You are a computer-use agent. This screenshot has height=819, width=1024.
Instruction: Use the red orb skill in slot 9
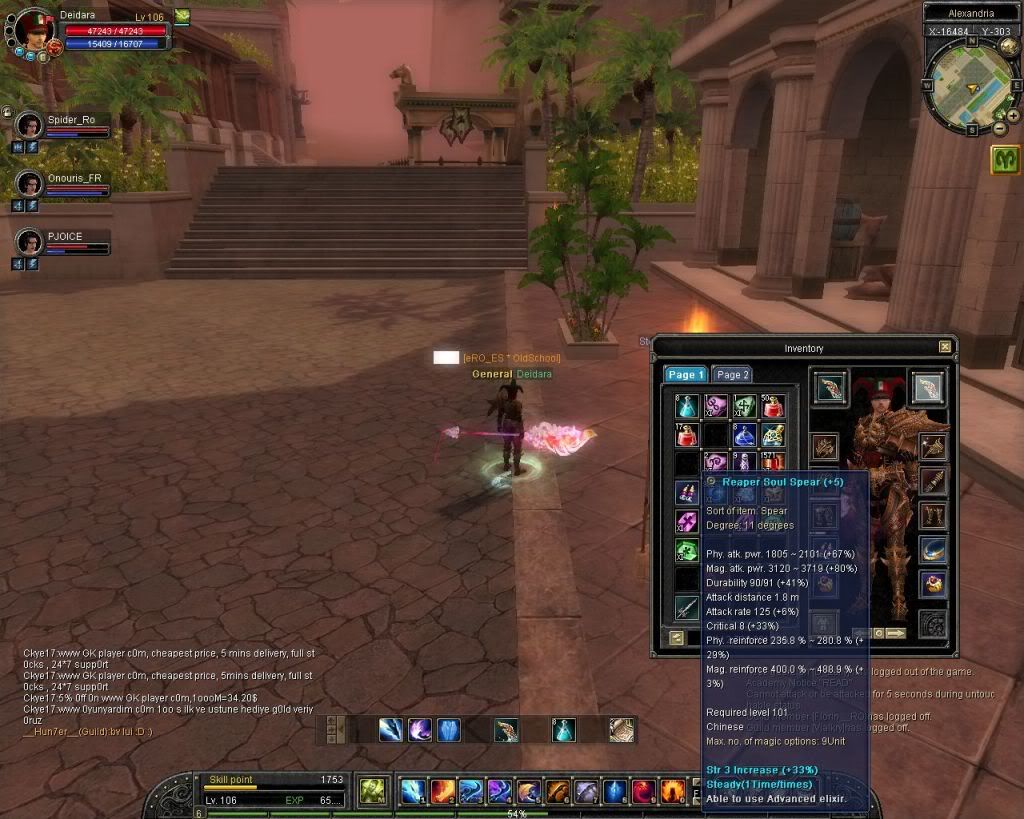pyautogui.click(x=644, y=792)
